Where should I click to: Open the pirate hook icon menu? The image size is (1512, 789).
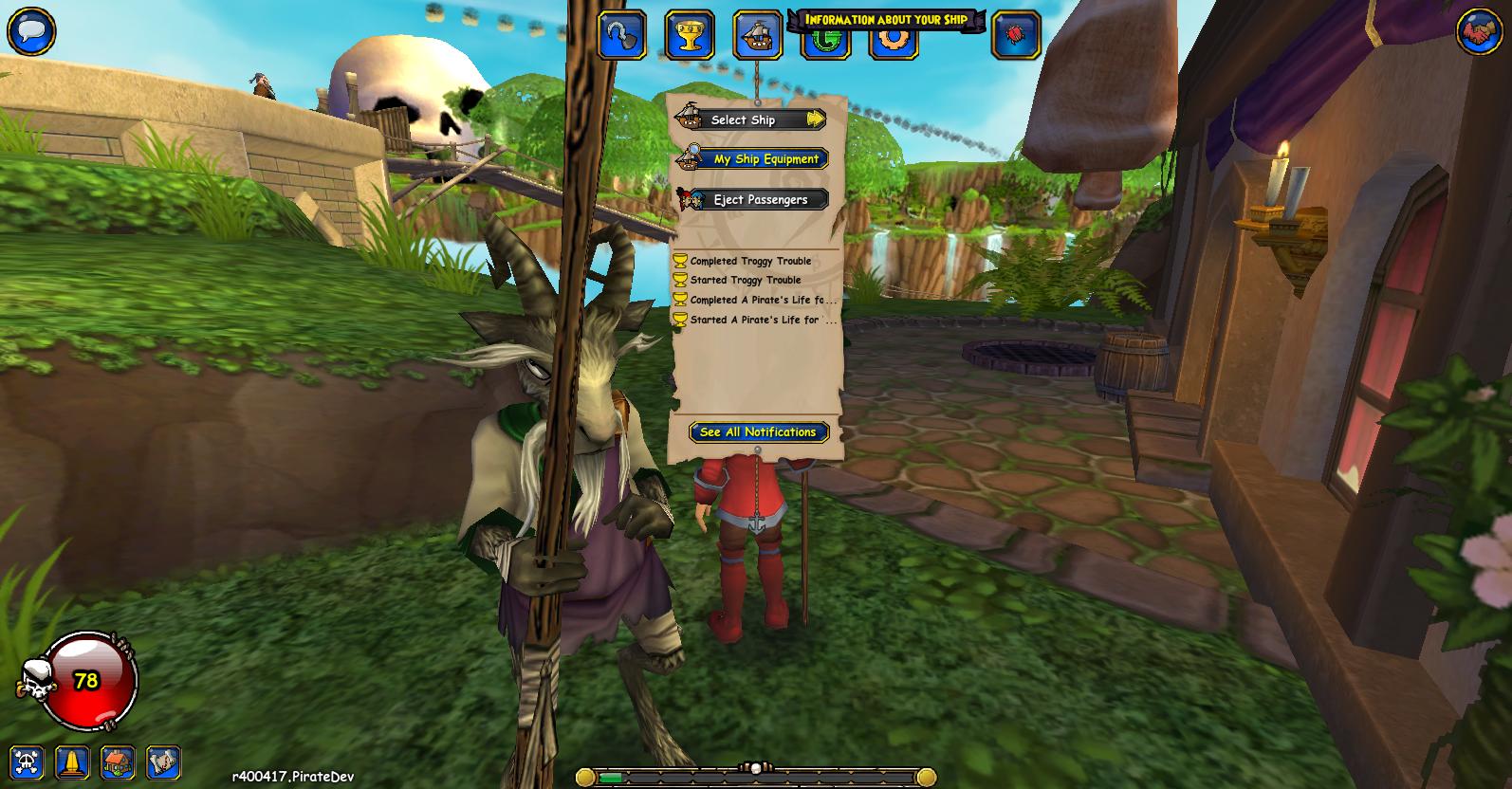pyautogui.click(x=622, y=35)
